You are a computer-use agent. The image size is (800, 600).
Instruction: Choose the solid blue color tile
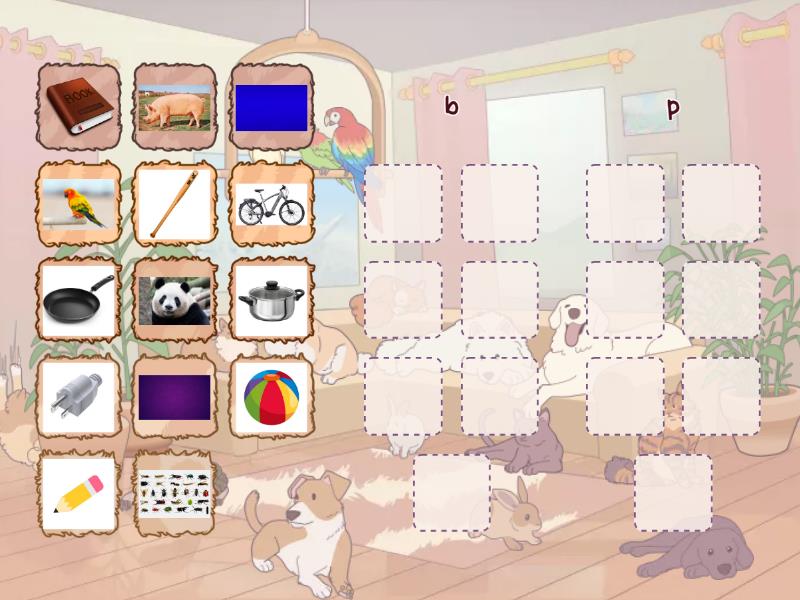[x=271, y=107]
